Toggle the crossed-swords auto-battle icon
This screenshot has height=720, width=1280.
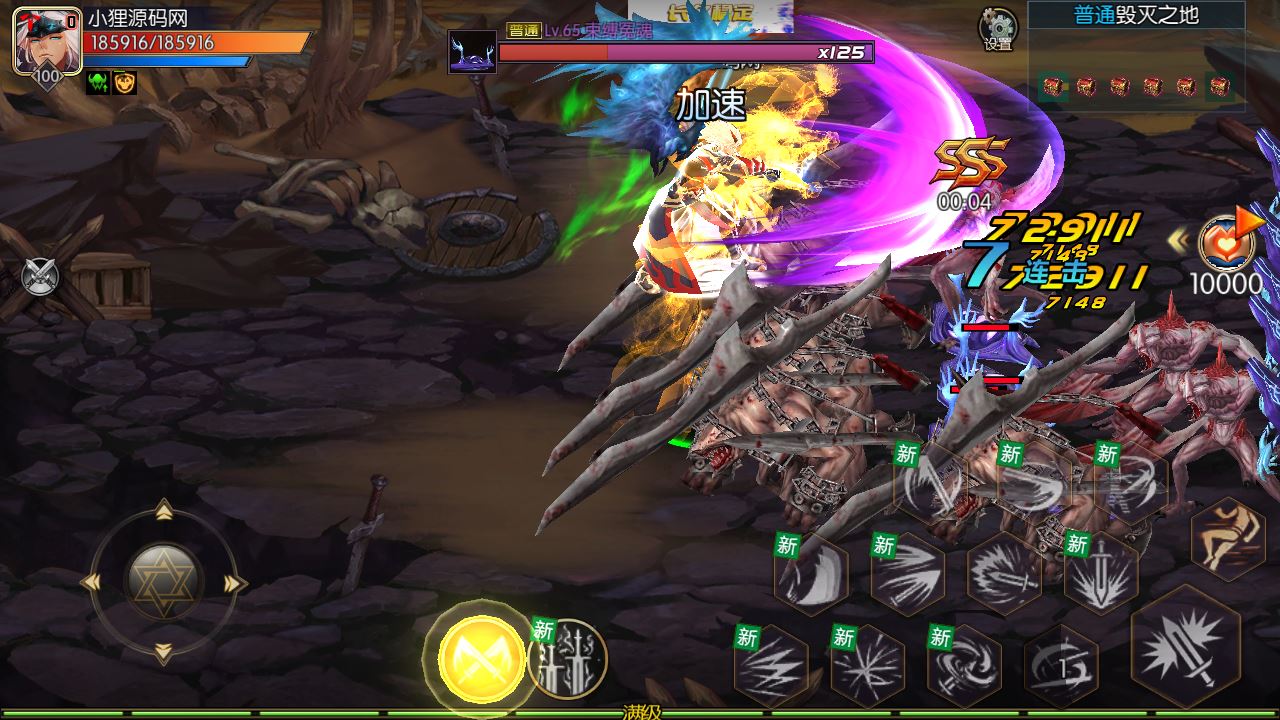click(40, 275)
